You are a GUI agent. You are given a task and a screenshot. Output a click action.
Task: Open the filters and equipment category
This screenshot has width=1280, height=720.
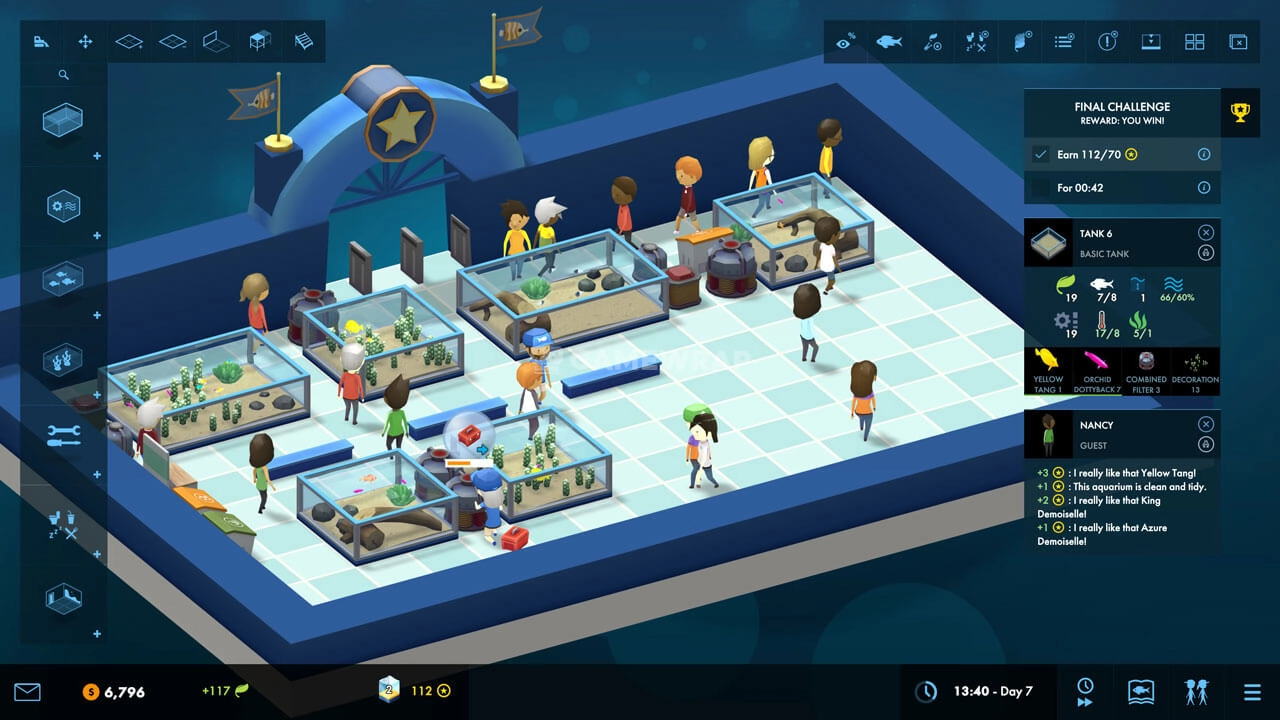coord(62,207)
